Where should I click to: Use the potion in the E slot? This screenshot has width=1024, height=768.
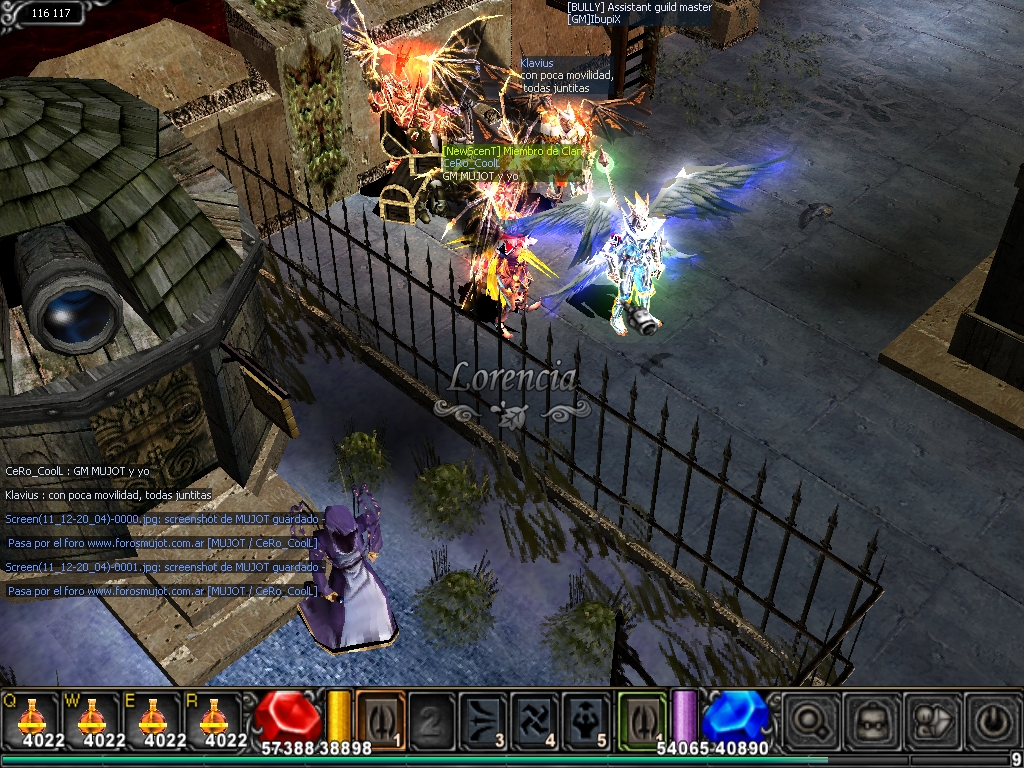coord(154,717)
